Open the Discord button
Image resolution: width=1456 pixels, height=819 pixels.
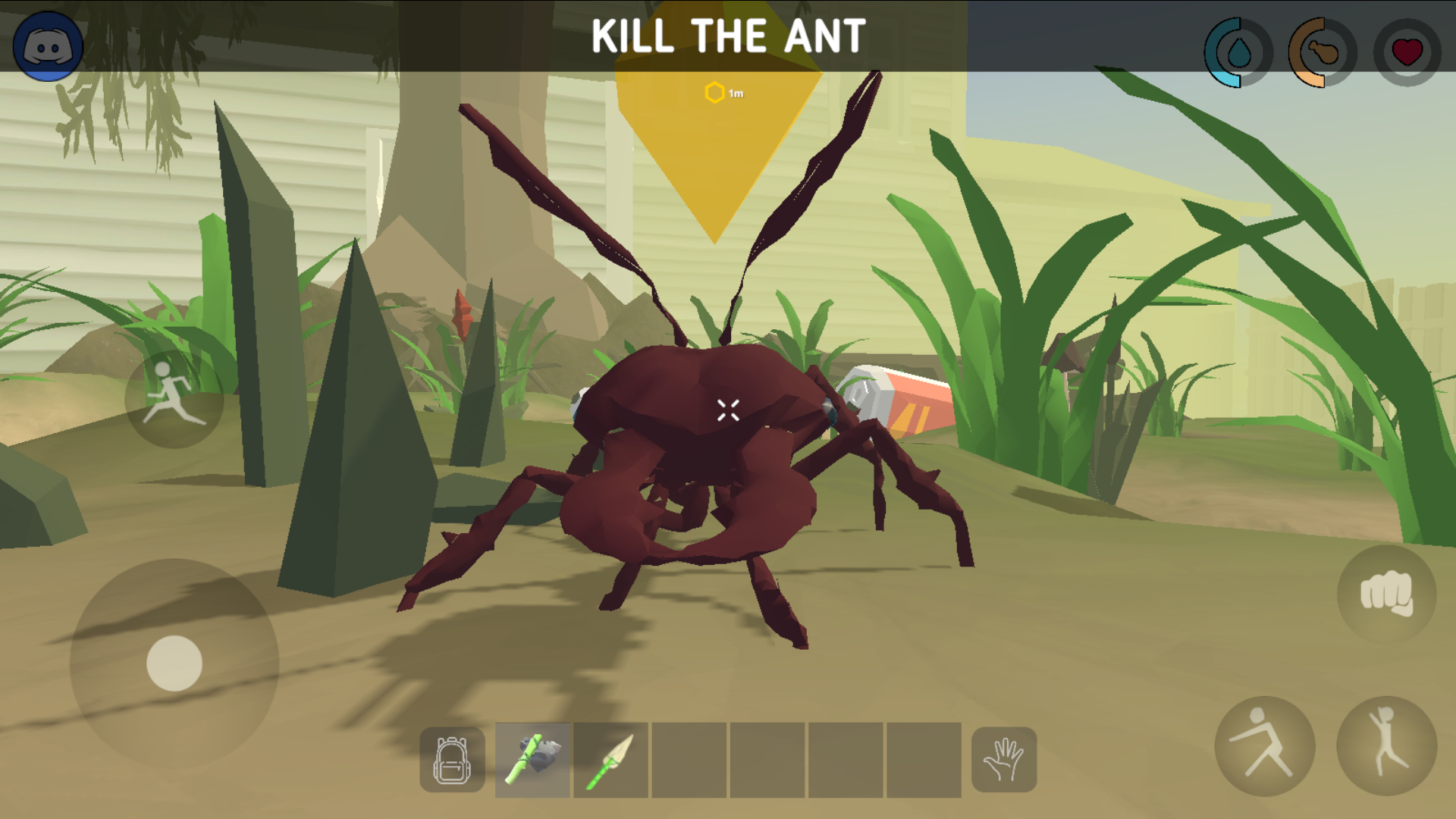(49, 45)
